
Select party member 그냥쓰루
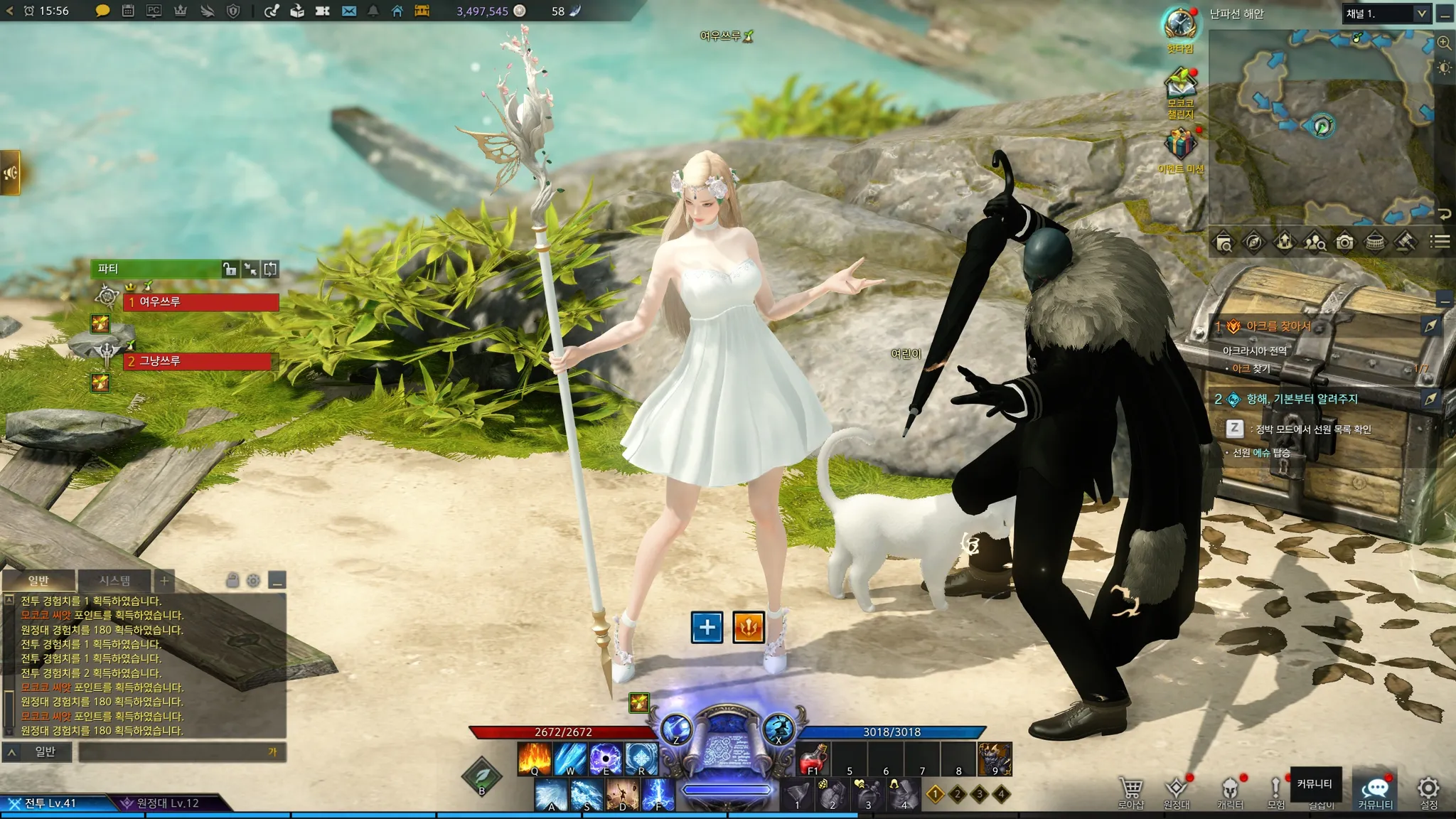tap(199, 361)
